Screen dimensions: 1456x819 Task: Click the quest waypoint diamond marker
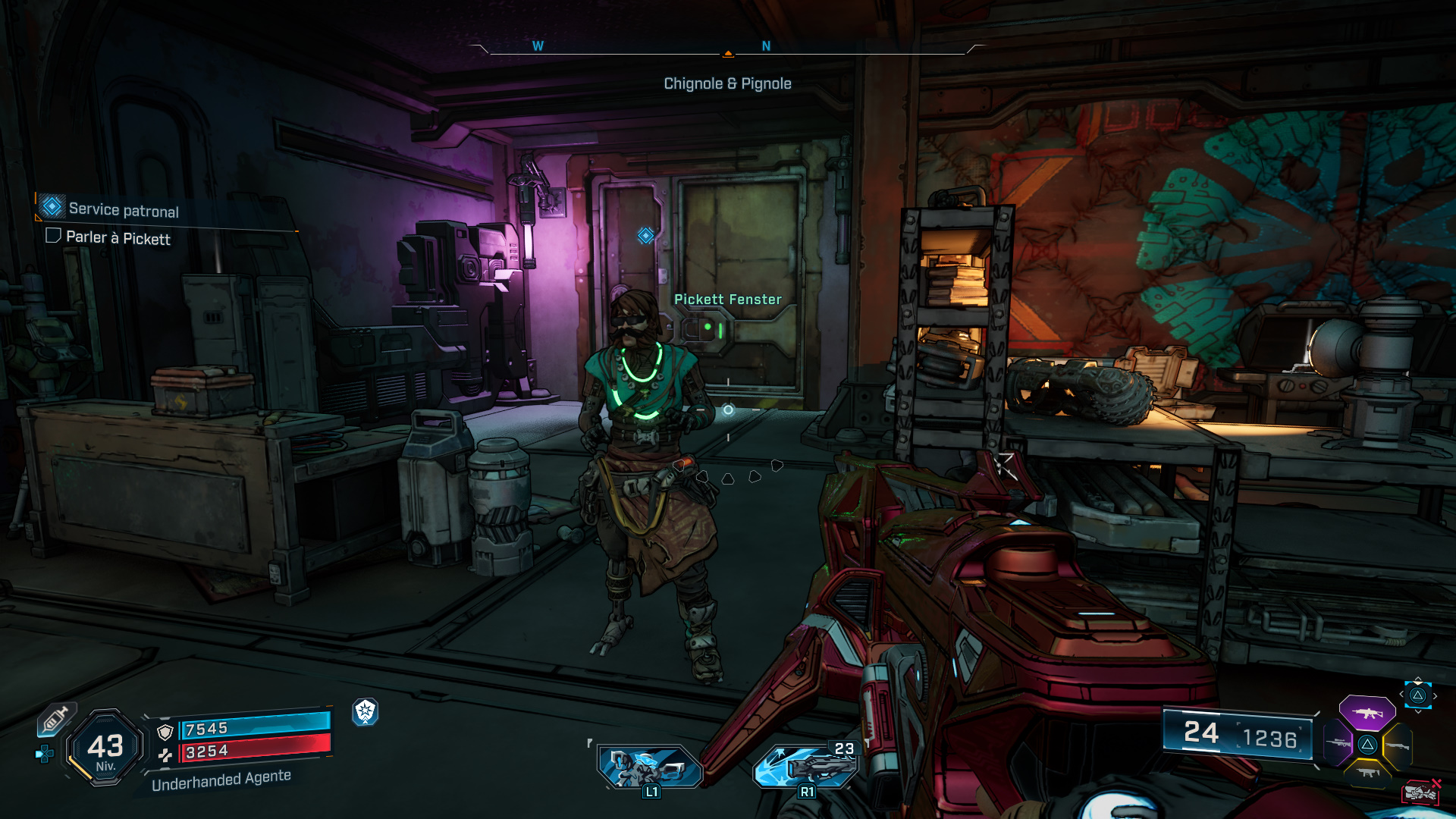(645, 236)
